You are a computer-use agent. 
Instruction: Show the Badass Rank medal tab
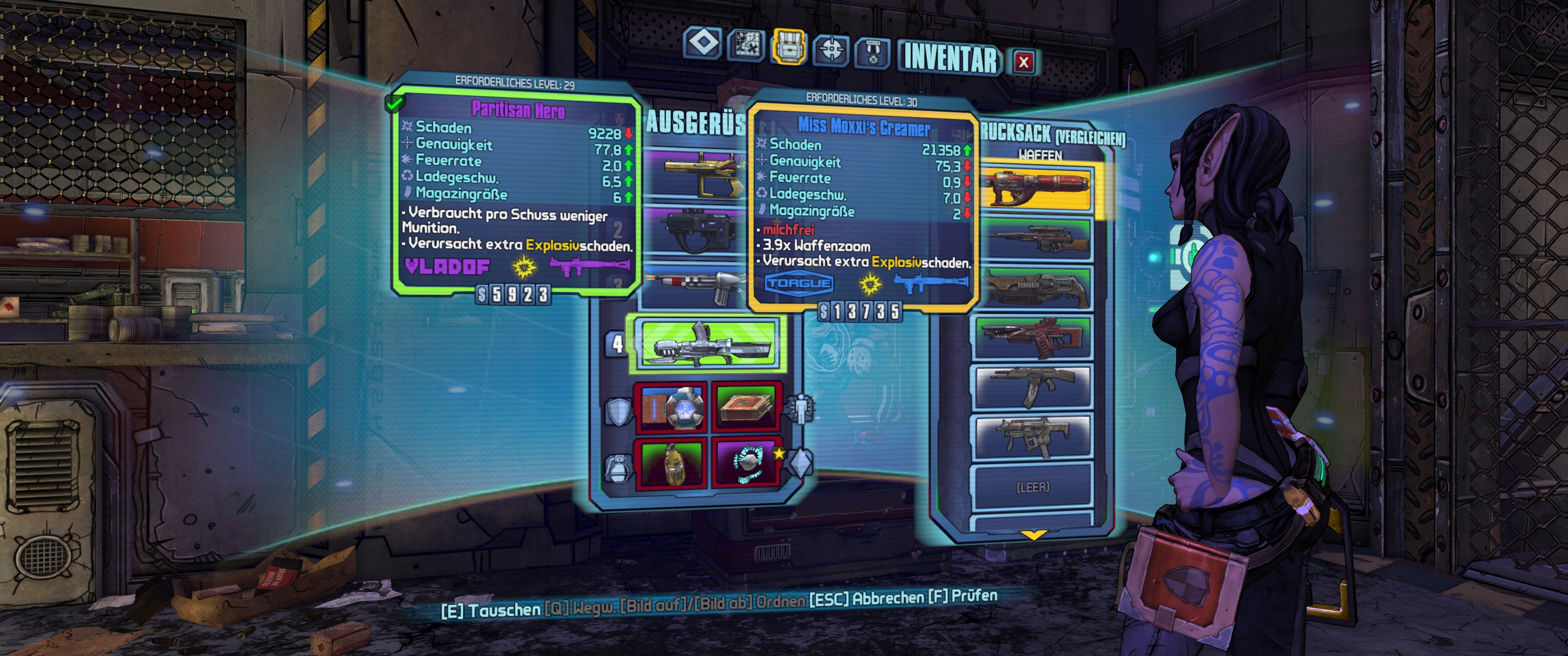(x=873, y=52)
